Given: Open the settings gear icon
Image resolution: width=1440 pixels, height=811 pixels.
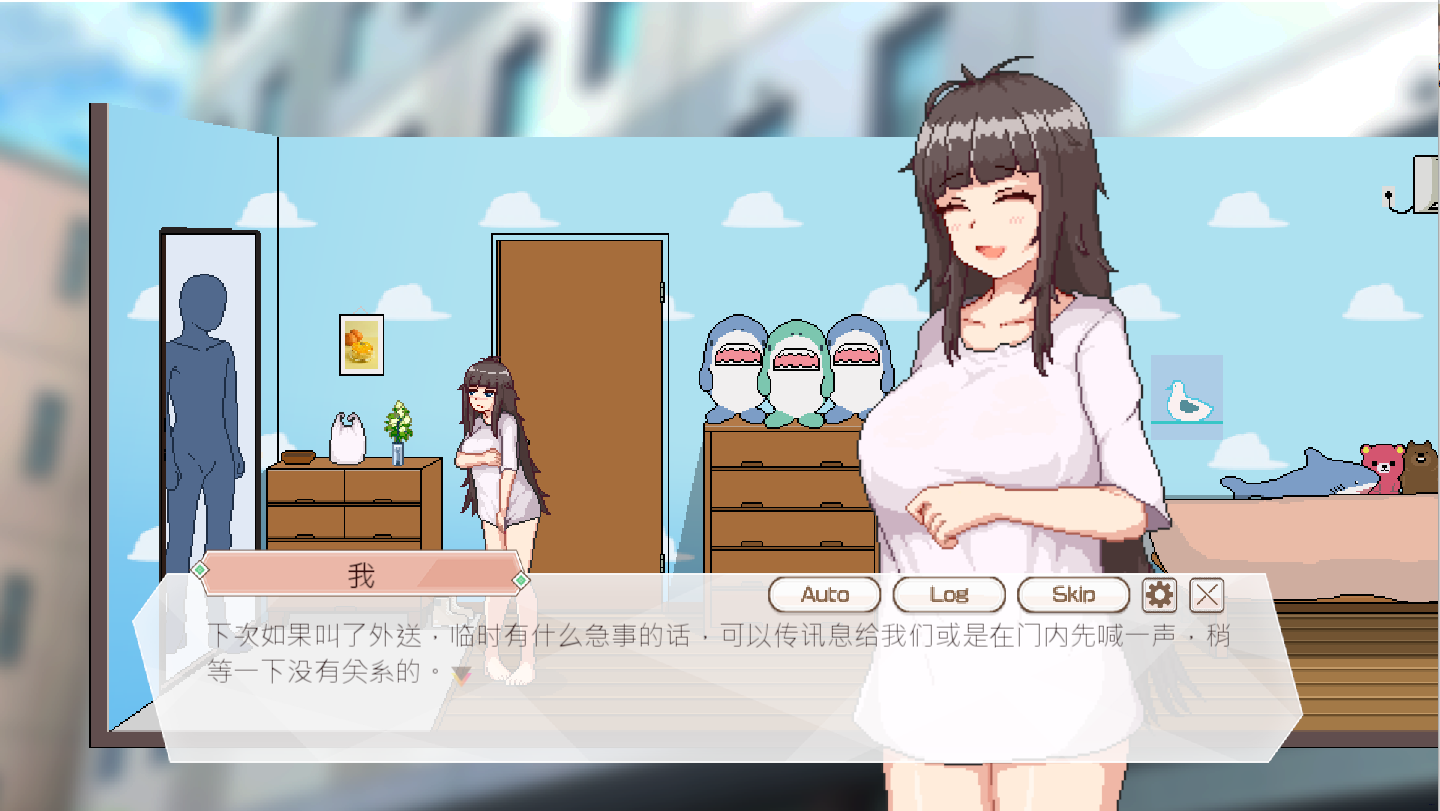Looking at the screenshot, I should [x=1158, y=593].
